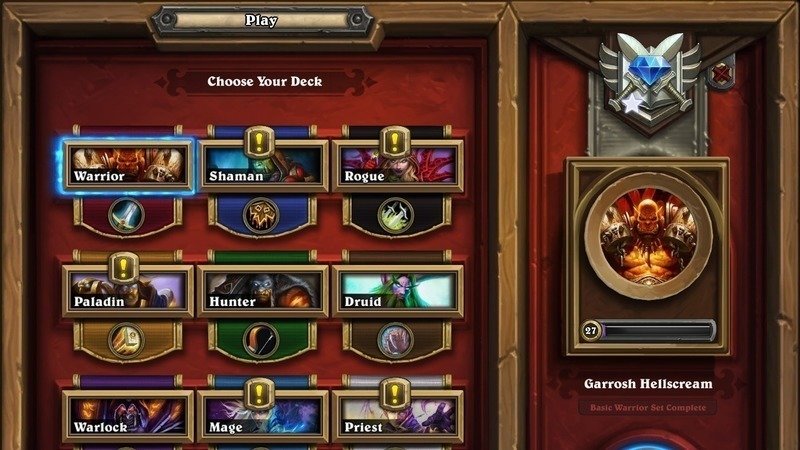Screen dimensions: 800x450
Task: Select the Paladin deck
Action: point(127,291)
